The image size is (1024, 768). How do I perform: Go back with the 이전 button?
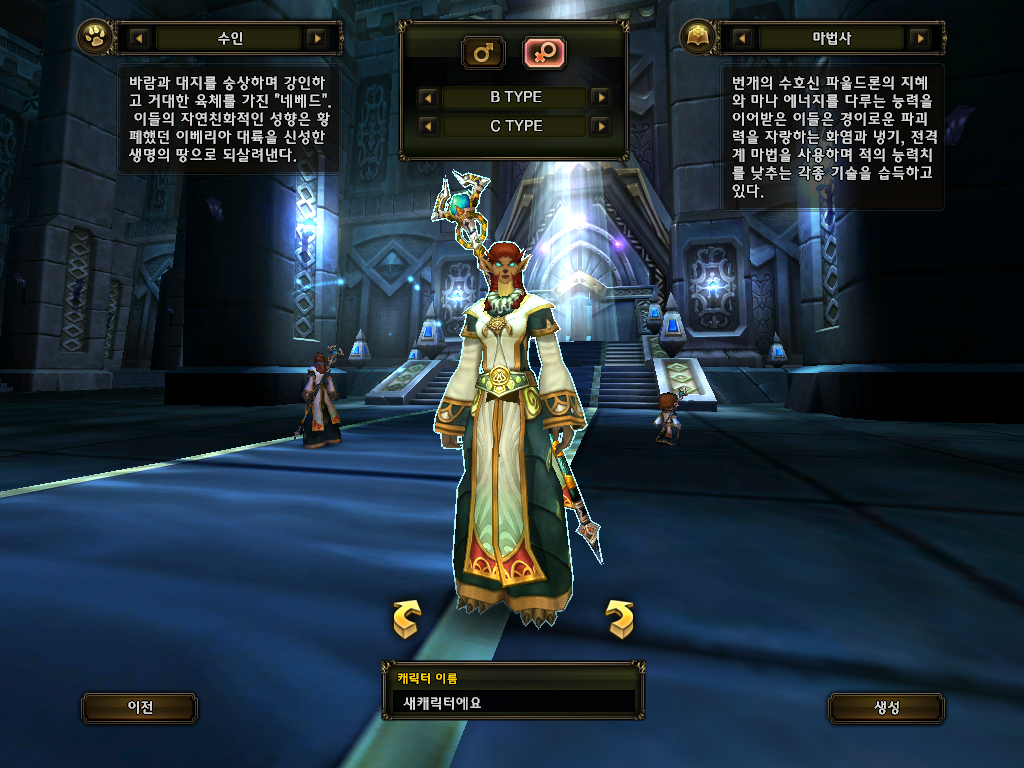[x=140, y=708]
